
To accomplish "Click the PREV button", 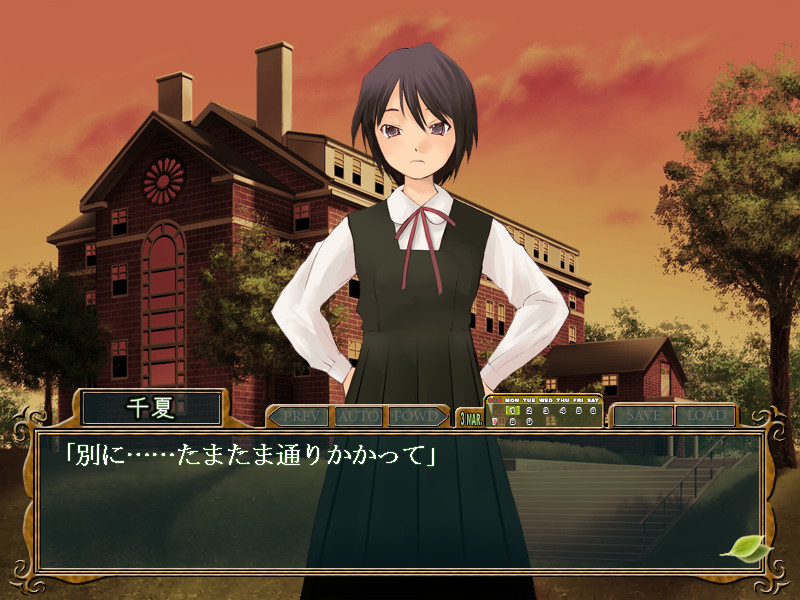I will [x=298, y=415].
